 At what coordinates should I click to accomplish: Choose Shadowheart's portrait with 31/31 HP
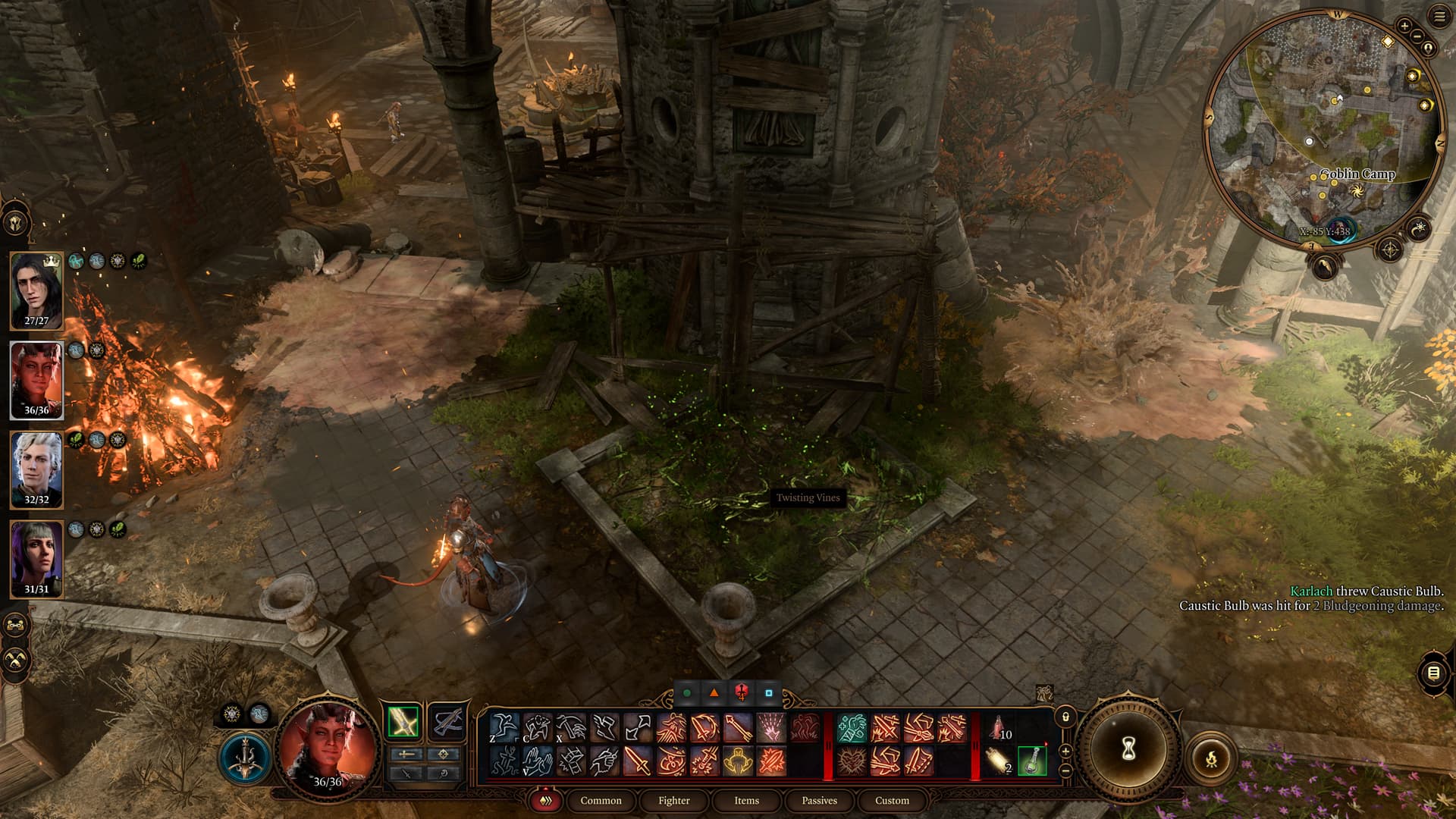(36, 558)
